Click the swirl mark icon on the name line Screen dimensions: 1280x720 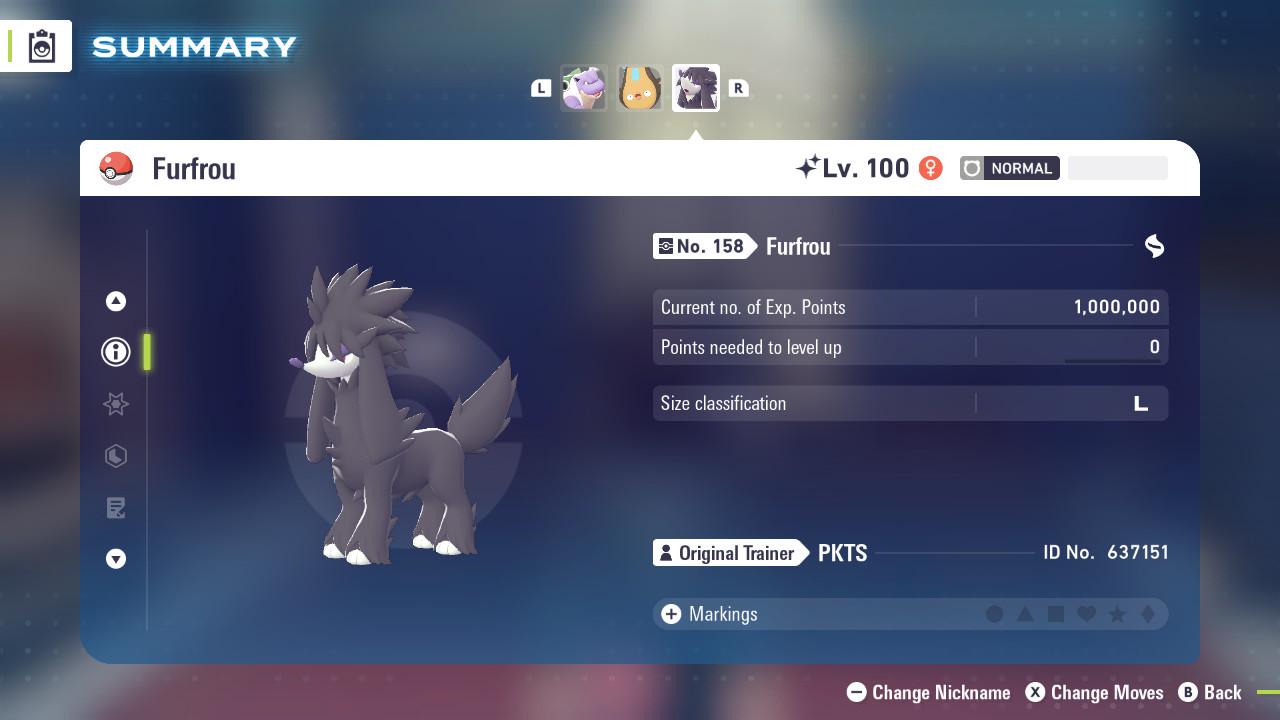click(1154, 246)
